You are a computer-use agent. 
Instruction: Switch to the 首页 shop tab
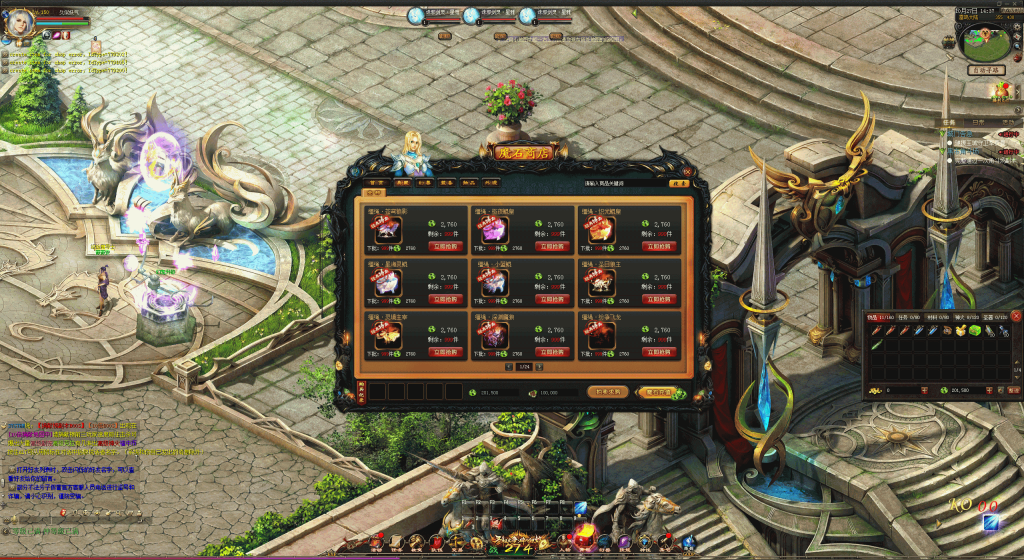[374, 184]
